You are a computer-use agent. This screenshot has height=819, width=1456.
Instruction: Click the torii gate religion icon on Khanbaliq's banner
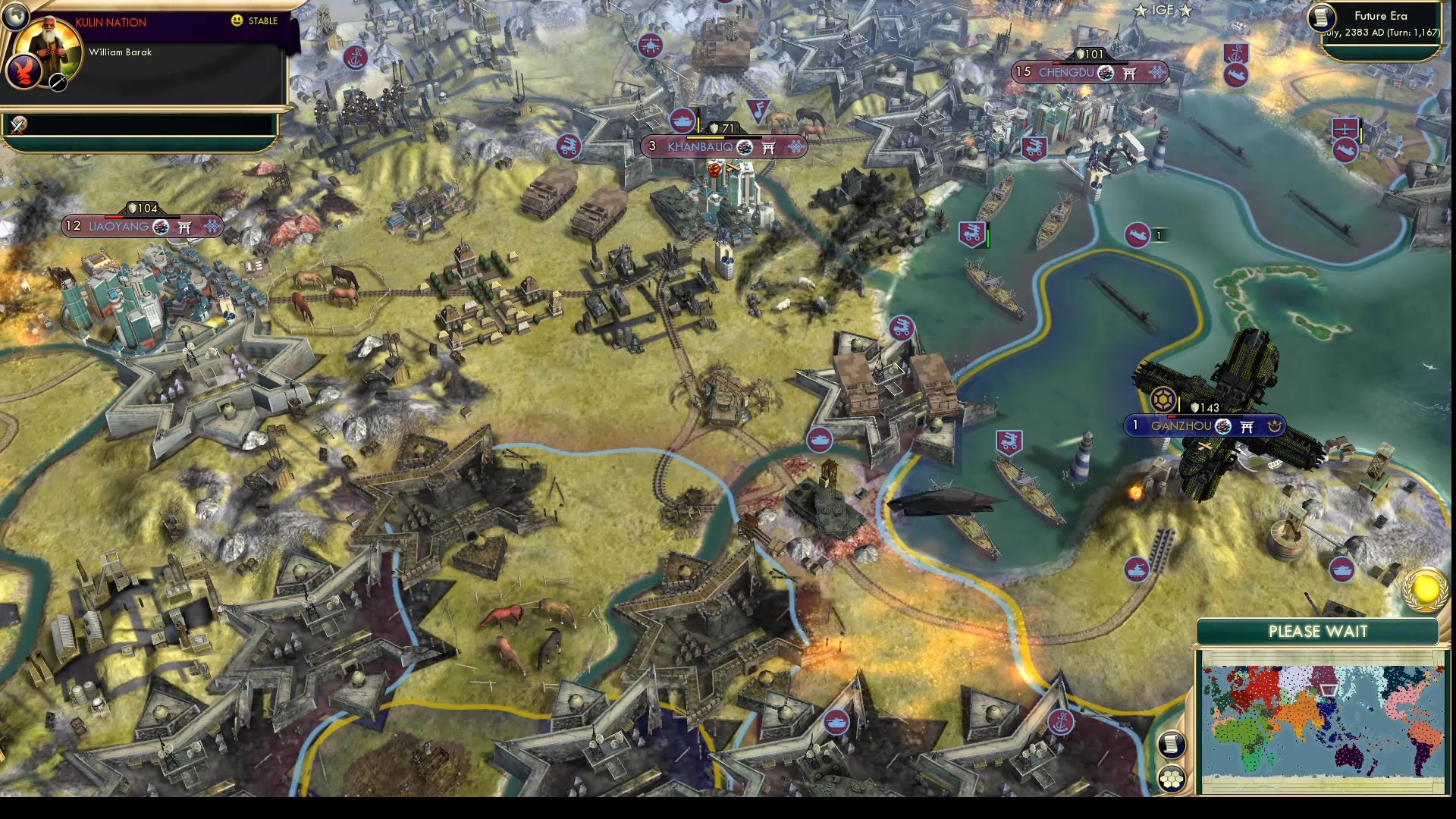pyautogui.click(x=767, y=148)
